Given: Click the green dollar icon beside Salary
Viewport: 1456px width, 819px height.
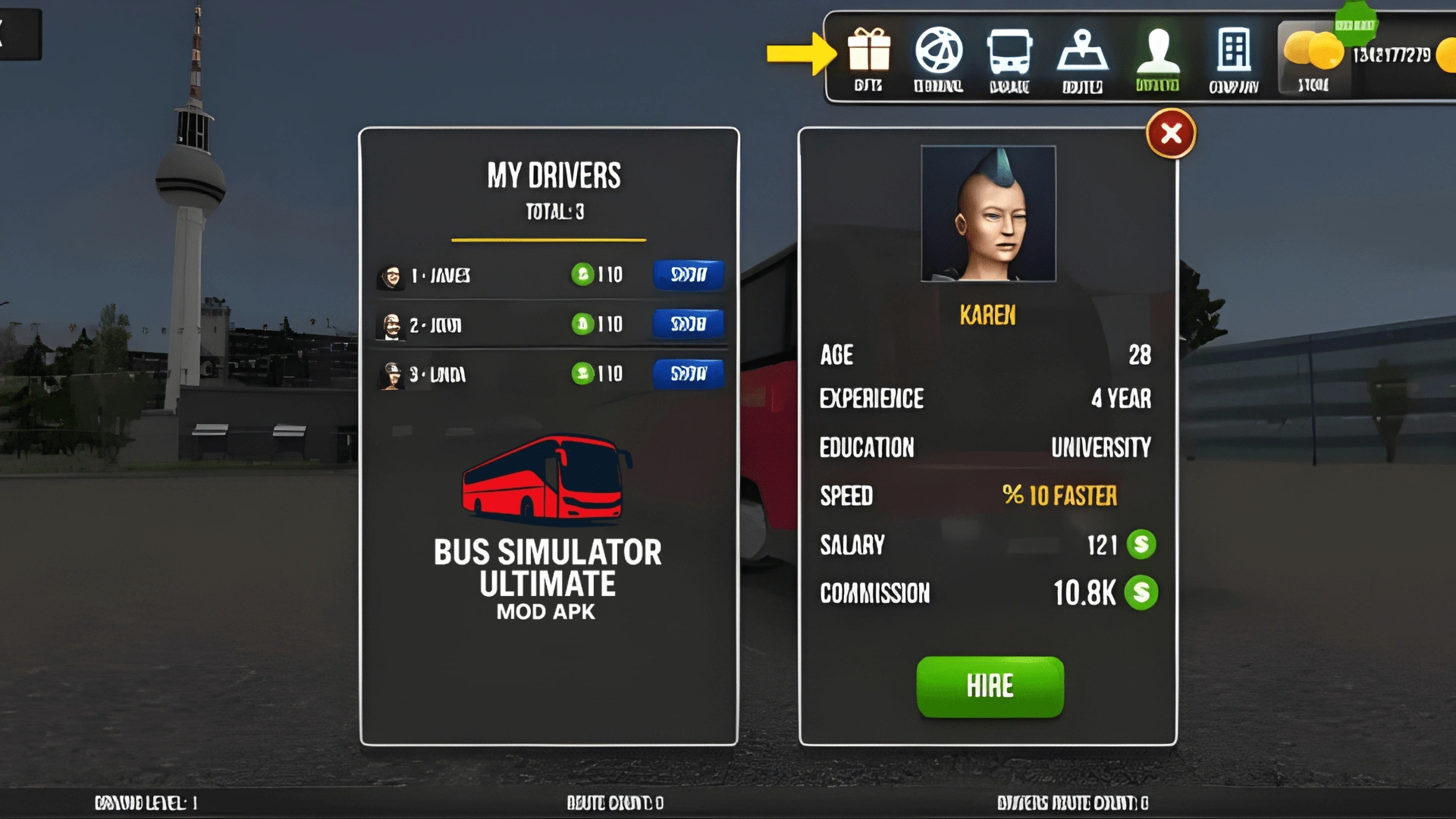Looking at the screenshot, I should click(x=1140, y=544).
